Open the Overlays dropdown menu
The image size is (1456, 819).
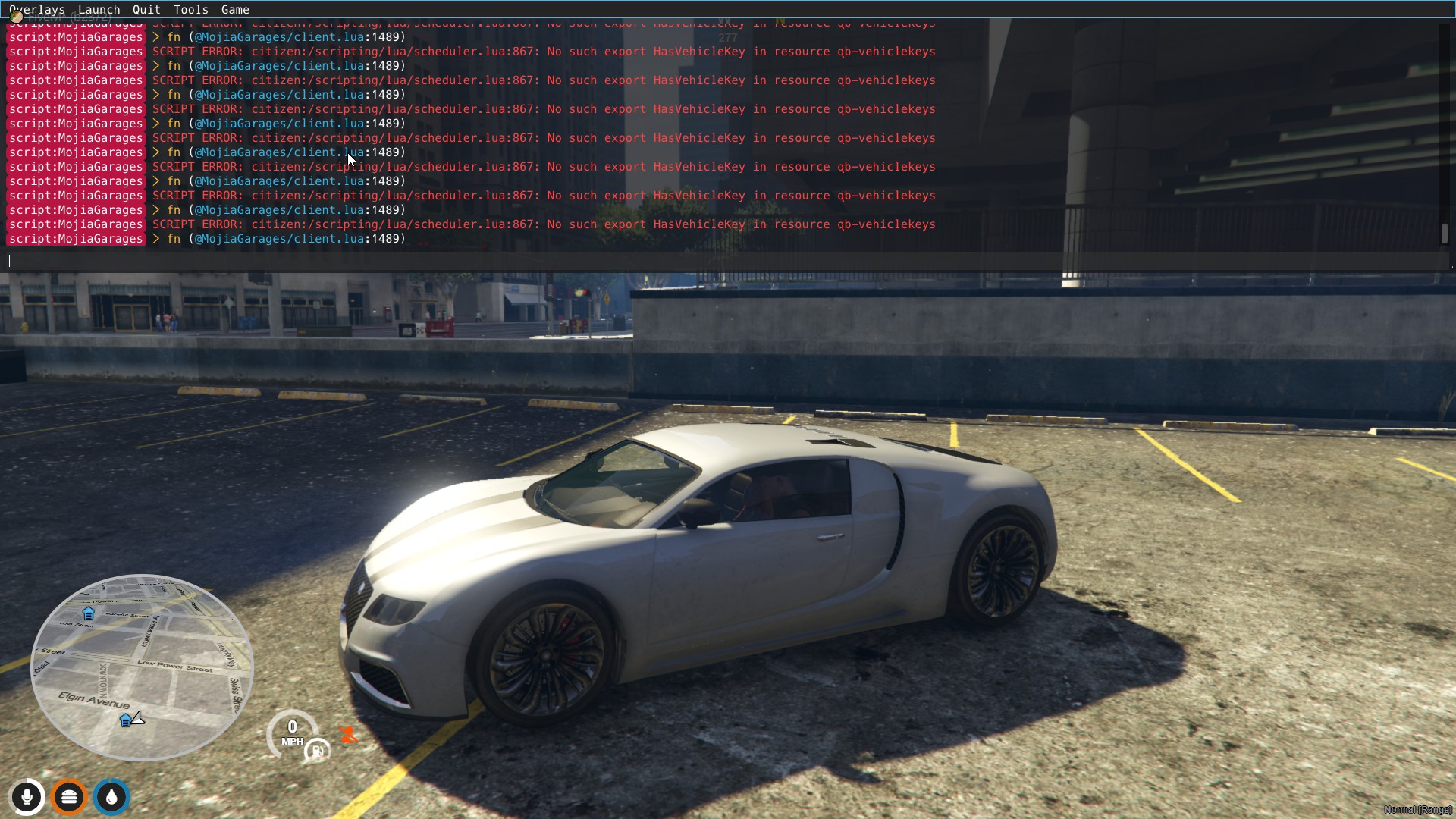(36, 9)
